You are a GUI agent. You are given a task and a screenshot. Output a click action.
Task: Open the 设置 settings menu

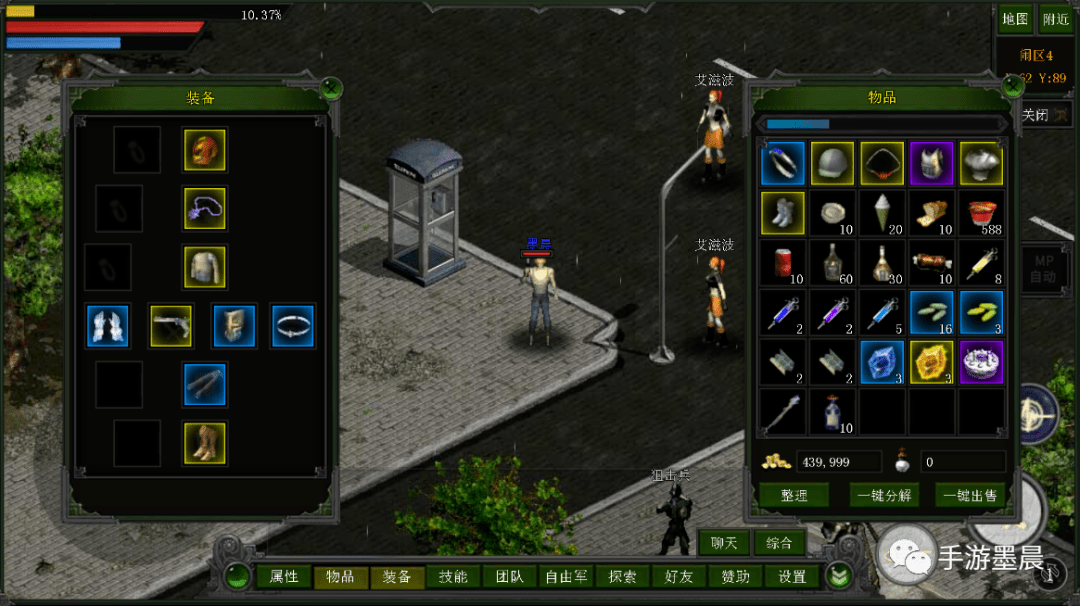click(x=792, y=577)
